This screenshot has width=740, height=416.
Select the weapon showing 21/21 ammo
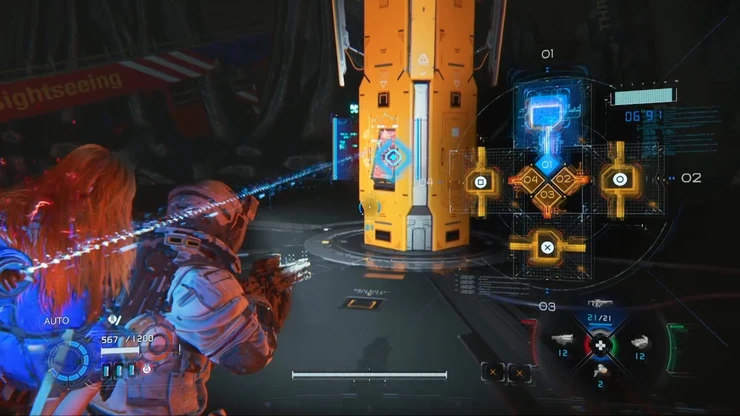[601, 316]
